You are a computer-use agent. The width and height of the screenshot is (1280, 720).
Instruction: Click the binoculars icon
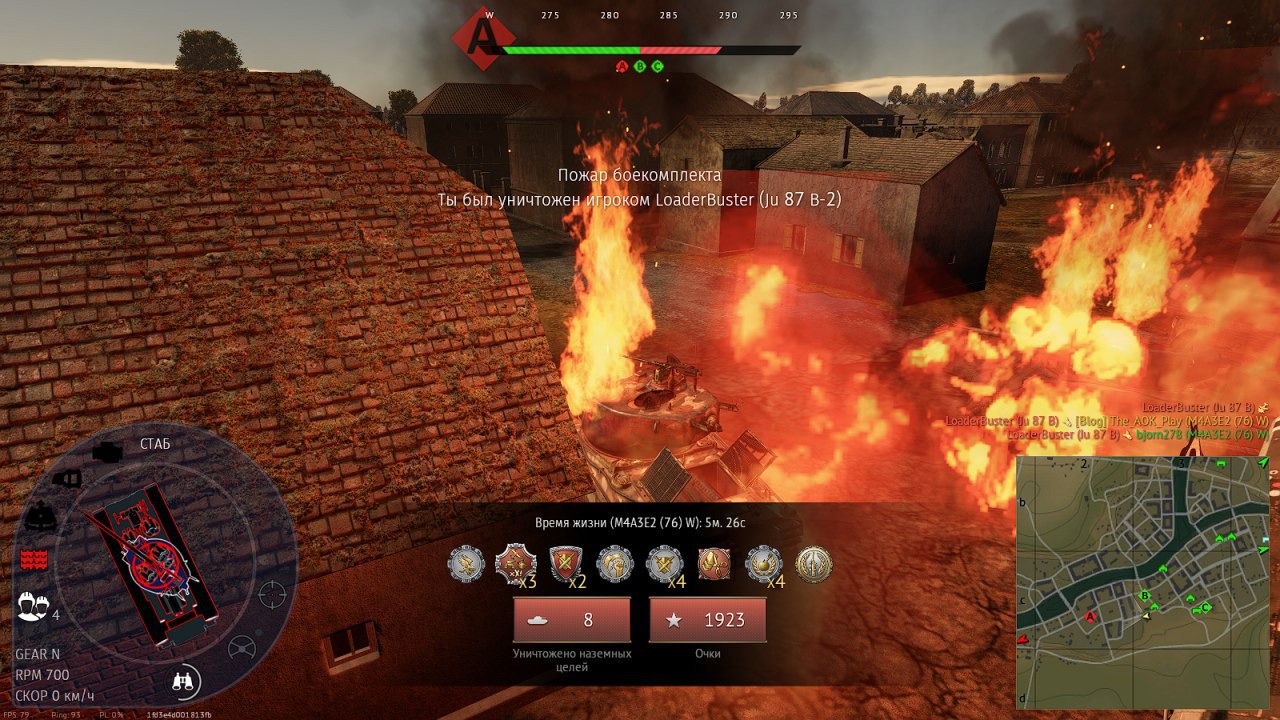pos(185,682)
